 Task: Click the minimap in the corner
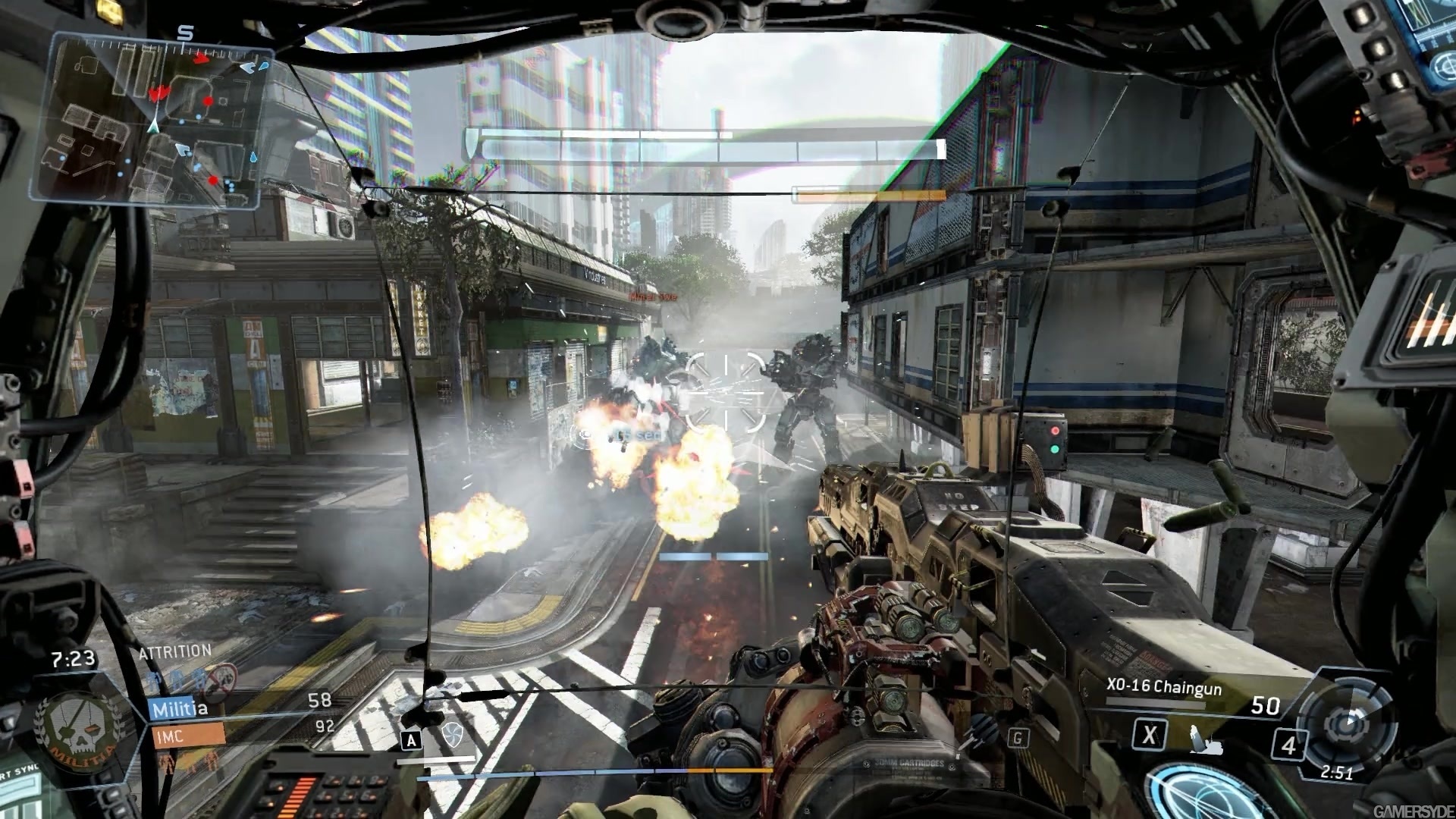click(x=152, y=121)
